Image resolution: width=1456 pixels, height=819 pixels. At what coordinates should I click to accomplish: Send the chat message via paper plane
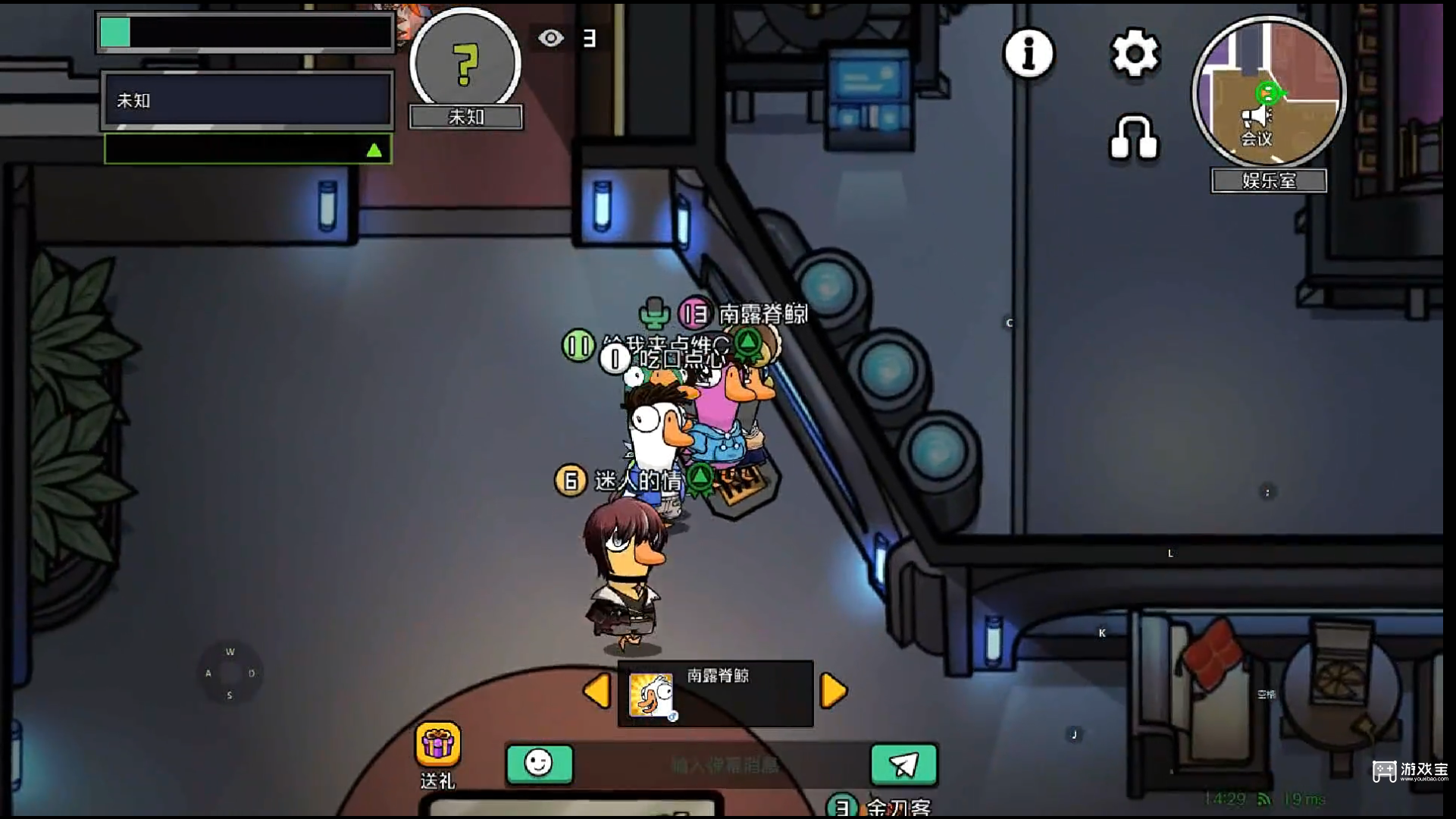(903, 764)
